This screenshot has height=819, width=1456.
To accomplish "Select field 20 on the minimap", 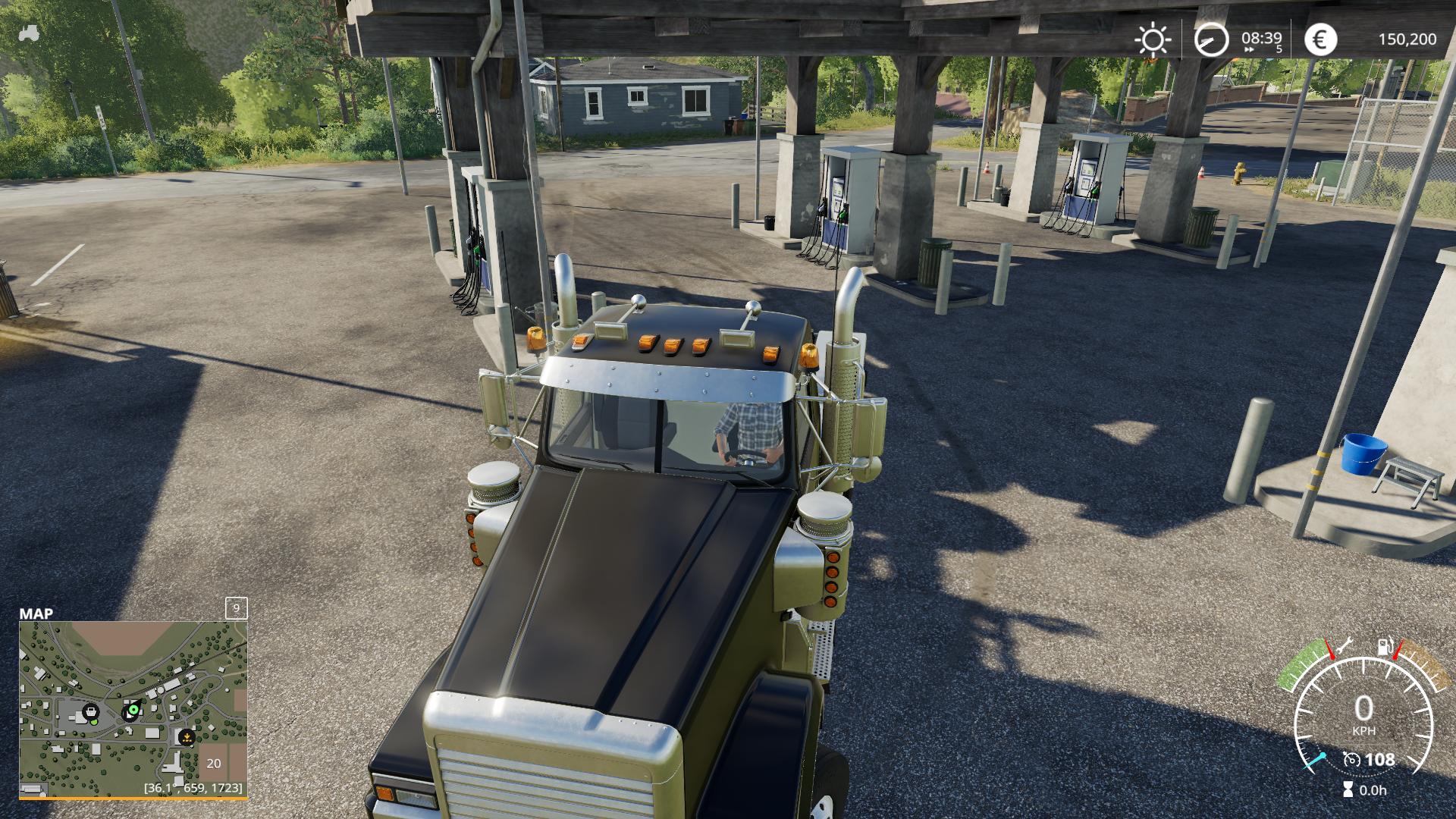I will click(214, 763).
